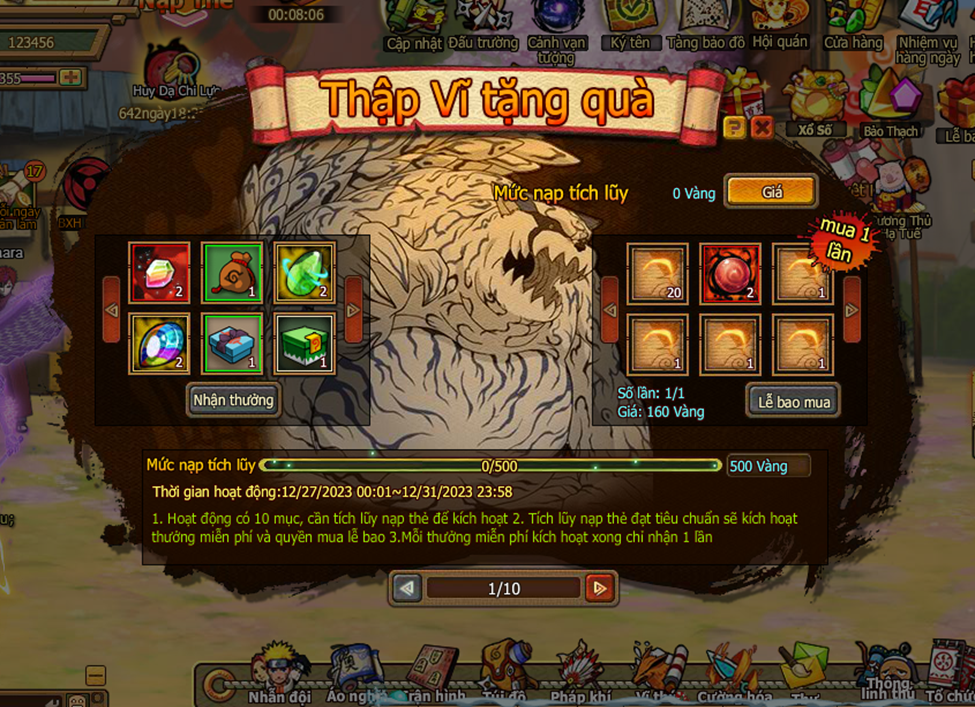This screenshot has width=975, height=707.
Task: Go to previous page of 1/10
Action: 407,588
